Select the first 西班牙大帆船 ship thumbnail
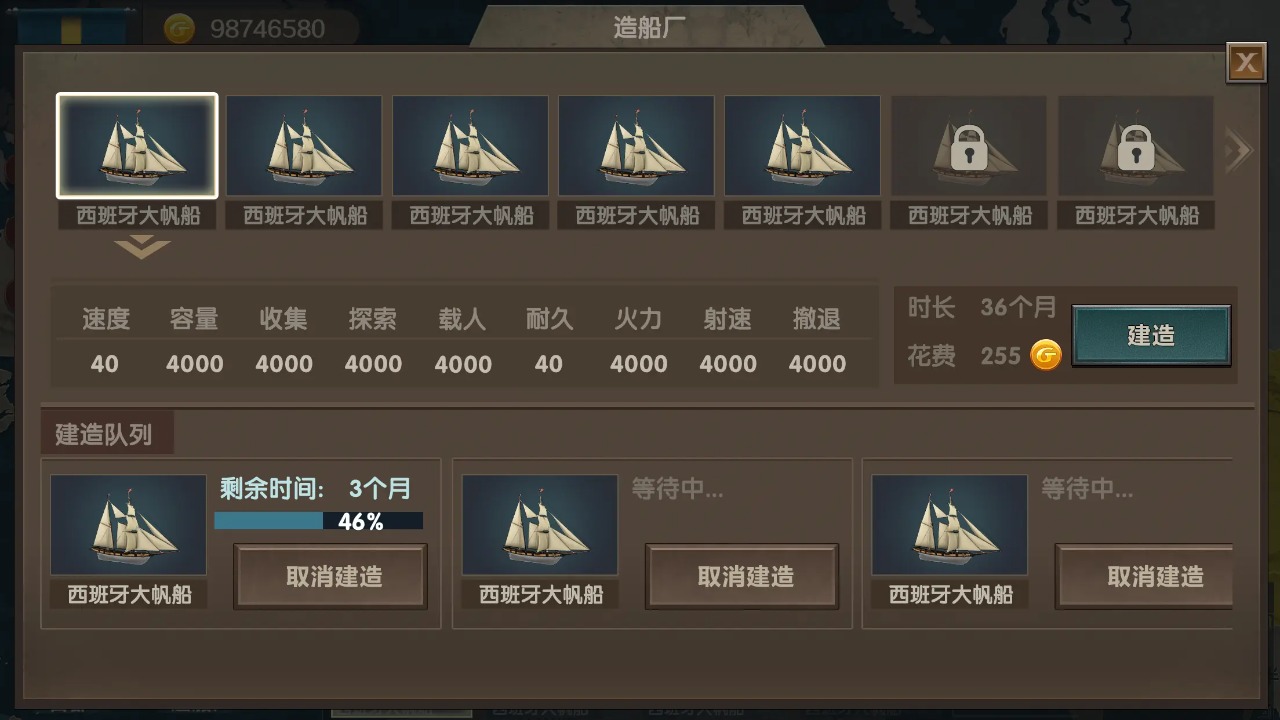 (x=137, y=145)
